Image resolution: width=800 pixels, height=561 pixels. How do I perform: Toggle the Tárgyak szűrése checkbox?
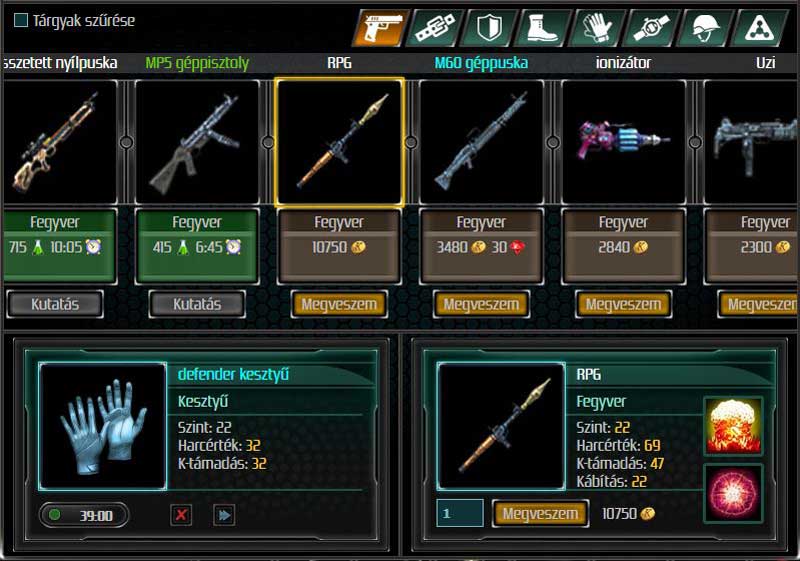[x=21, y=20]
